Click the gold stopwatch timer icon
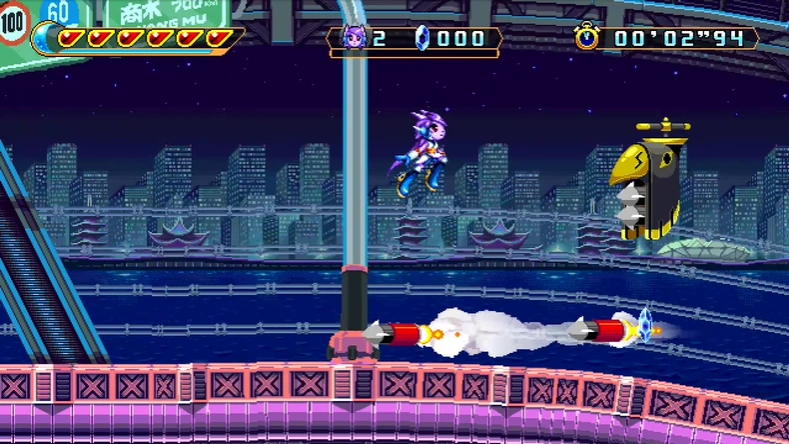 pyautogui.click(x=587, y=38)
